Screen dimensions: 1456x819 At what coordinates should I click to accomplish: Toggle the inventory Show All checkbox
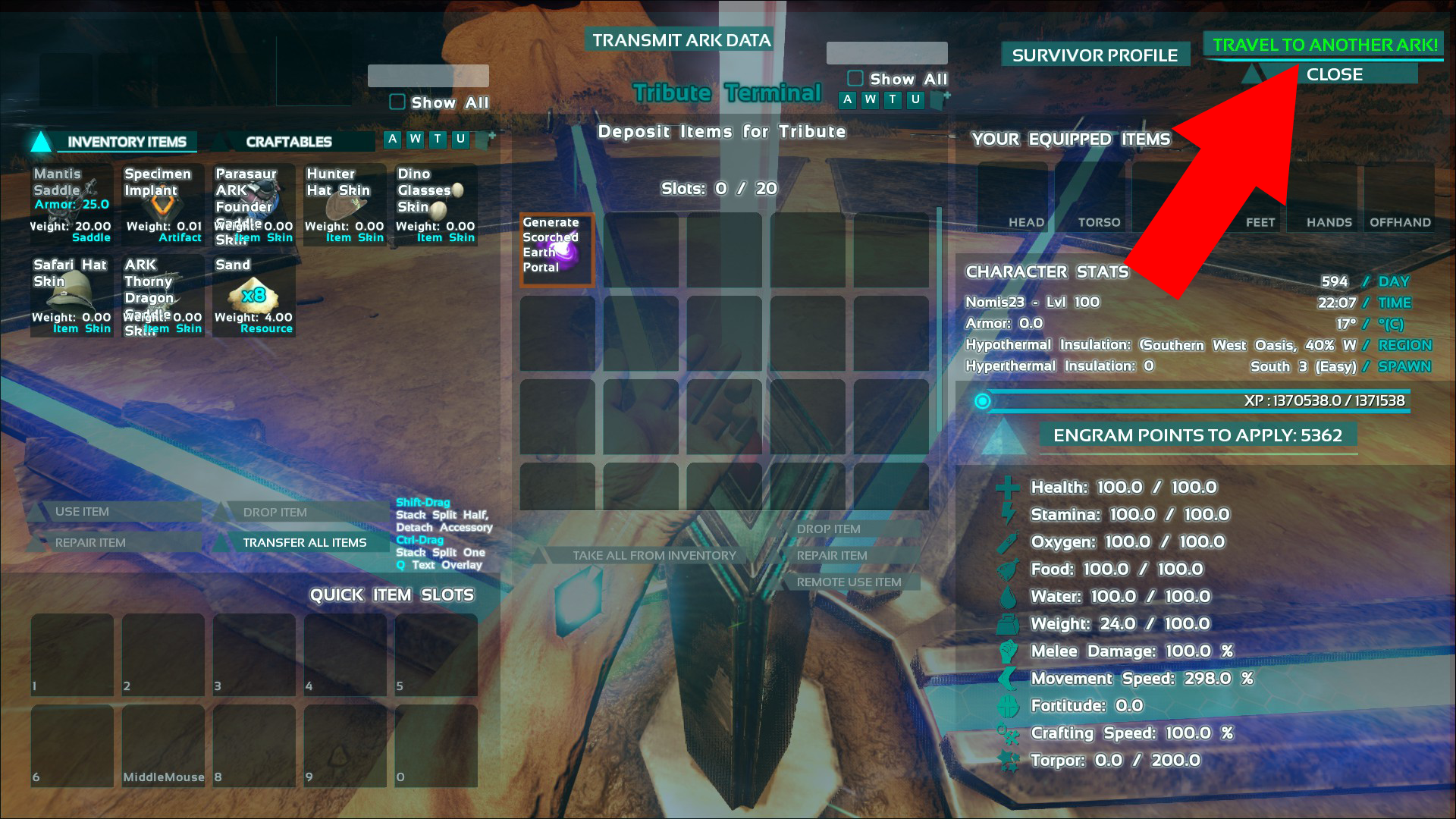coord(397,102)
